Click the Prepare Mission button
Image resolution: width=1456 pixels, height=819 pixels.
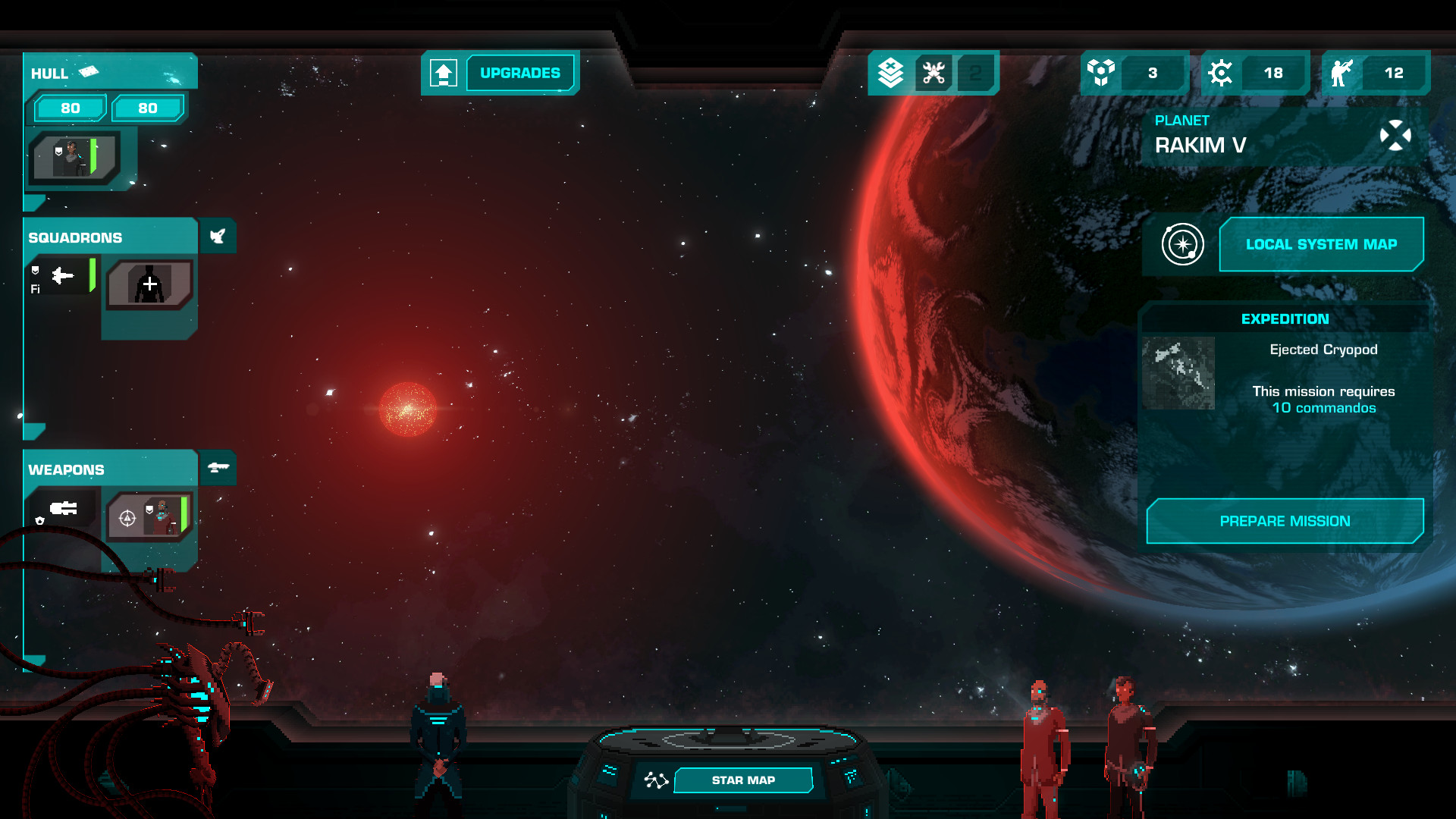tap(1285, 521)
